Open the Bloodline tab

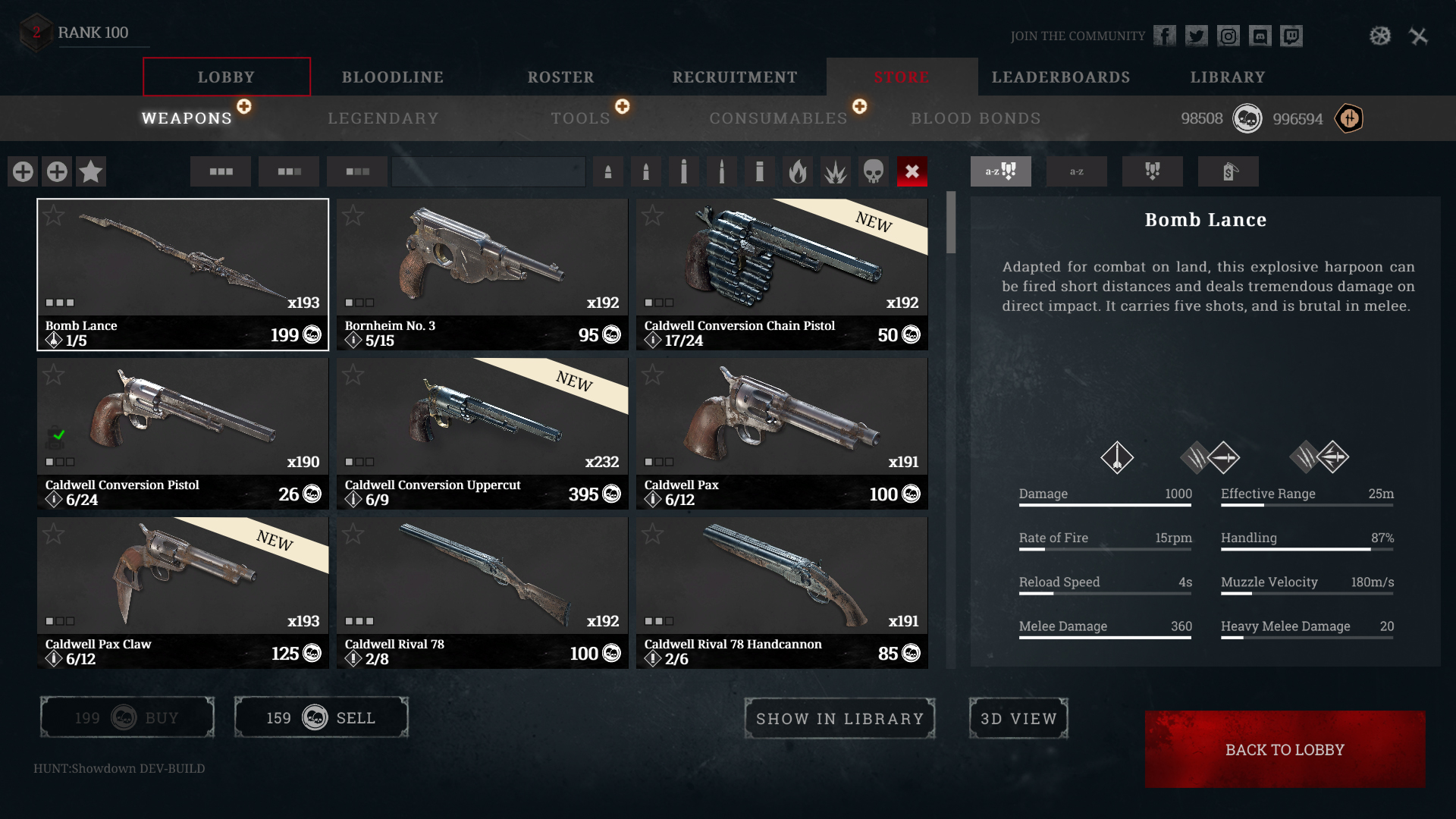(x=392, y=77)
